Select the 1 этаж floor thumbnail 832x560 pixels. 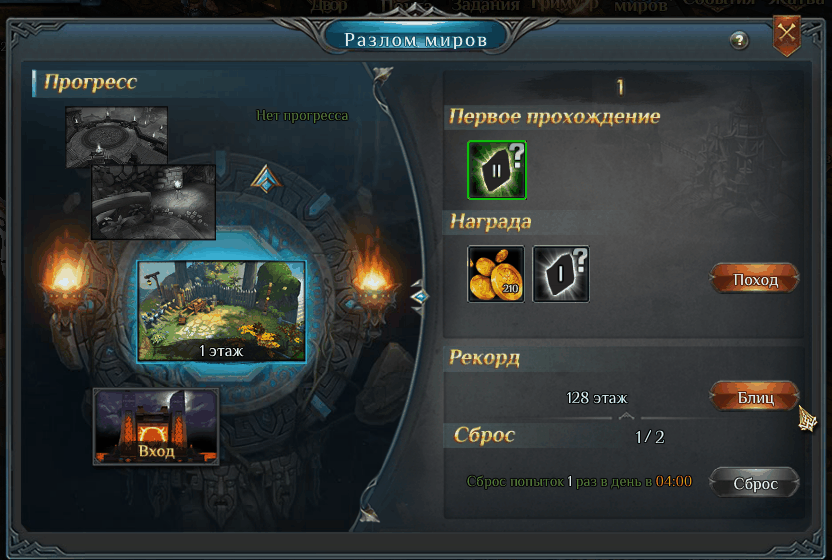pyautogui.click(x=221, y=311)
